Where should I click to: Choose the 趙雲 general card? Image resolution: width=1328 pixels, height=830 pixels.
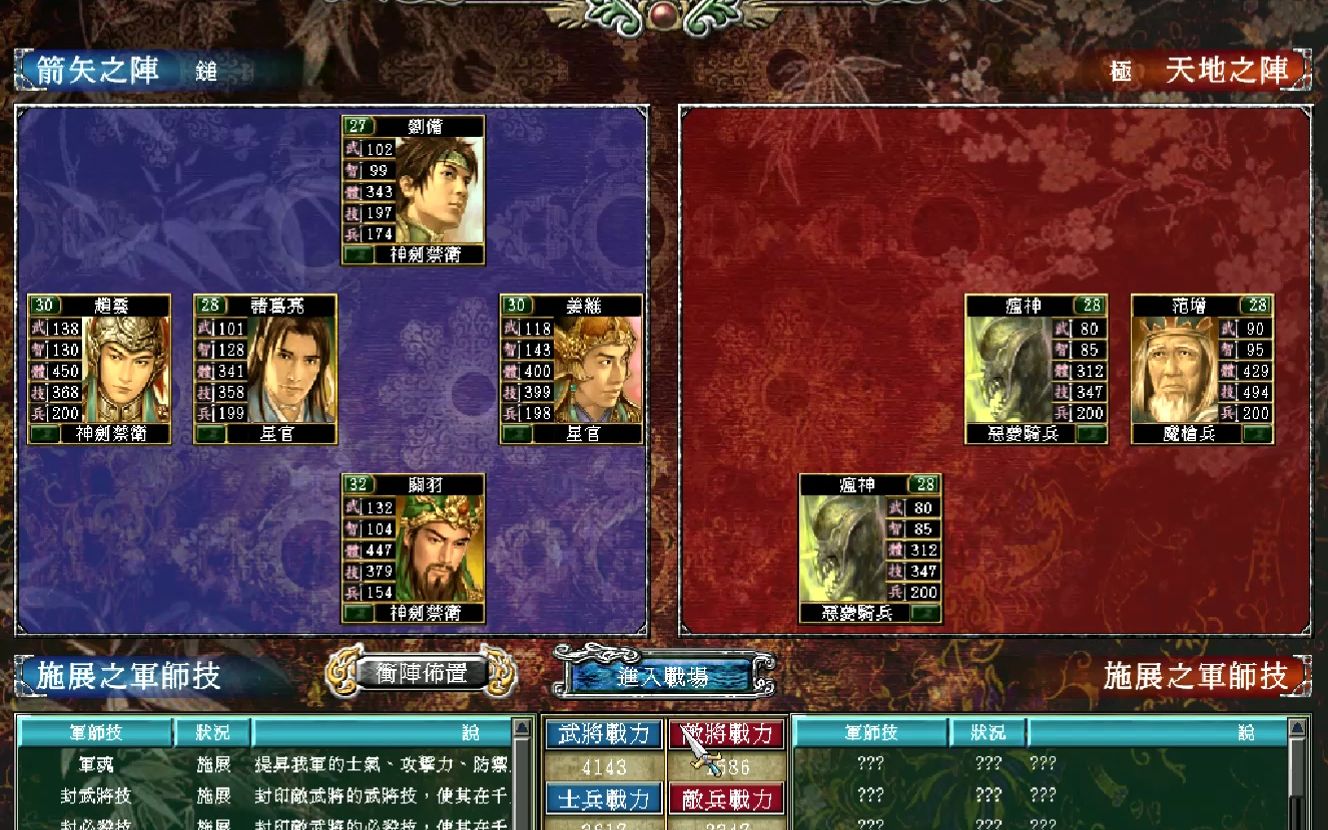coord(99,369)
